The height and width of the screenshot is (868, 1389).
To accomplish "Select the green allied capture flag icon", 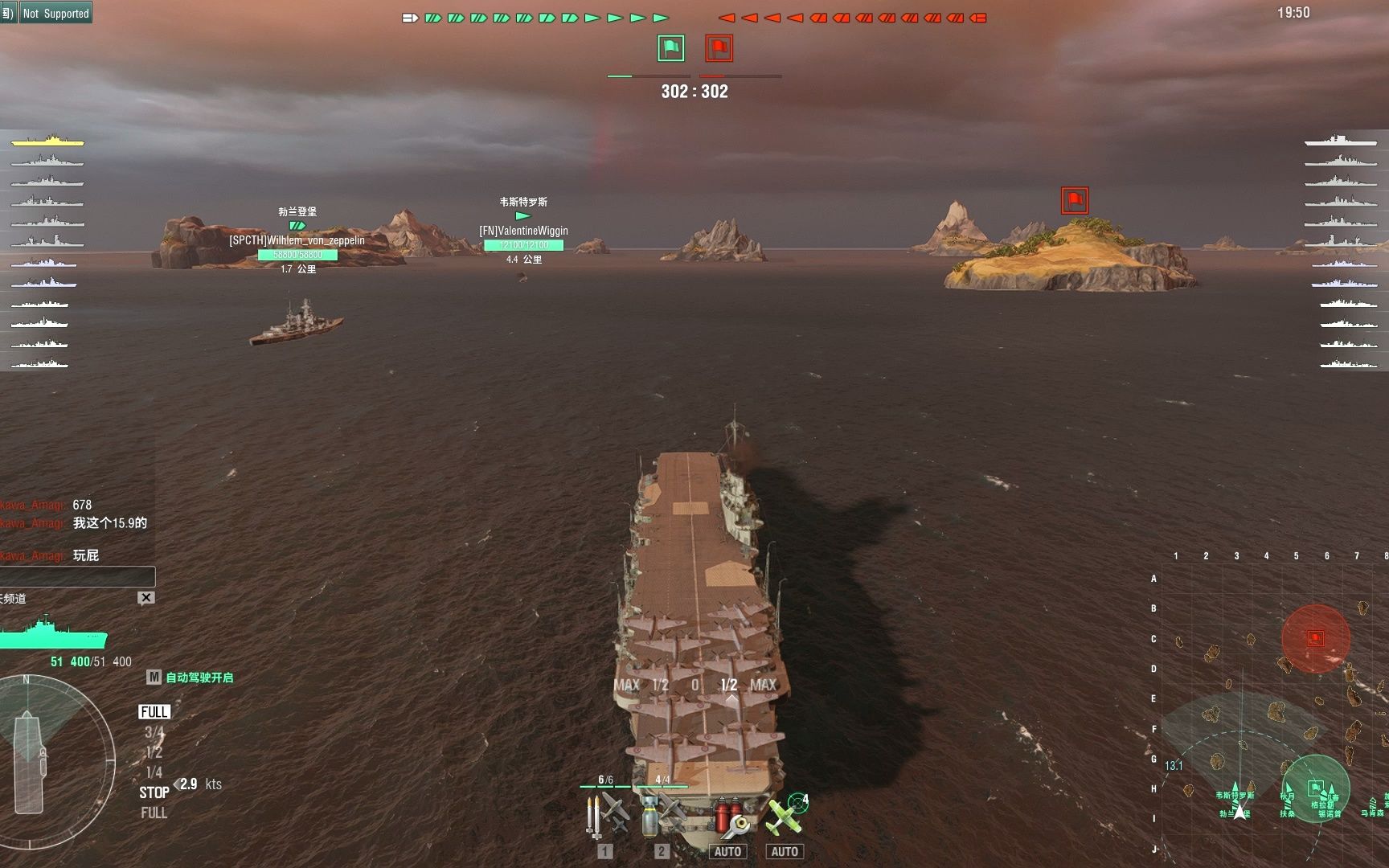I will (x=671, y=48).
